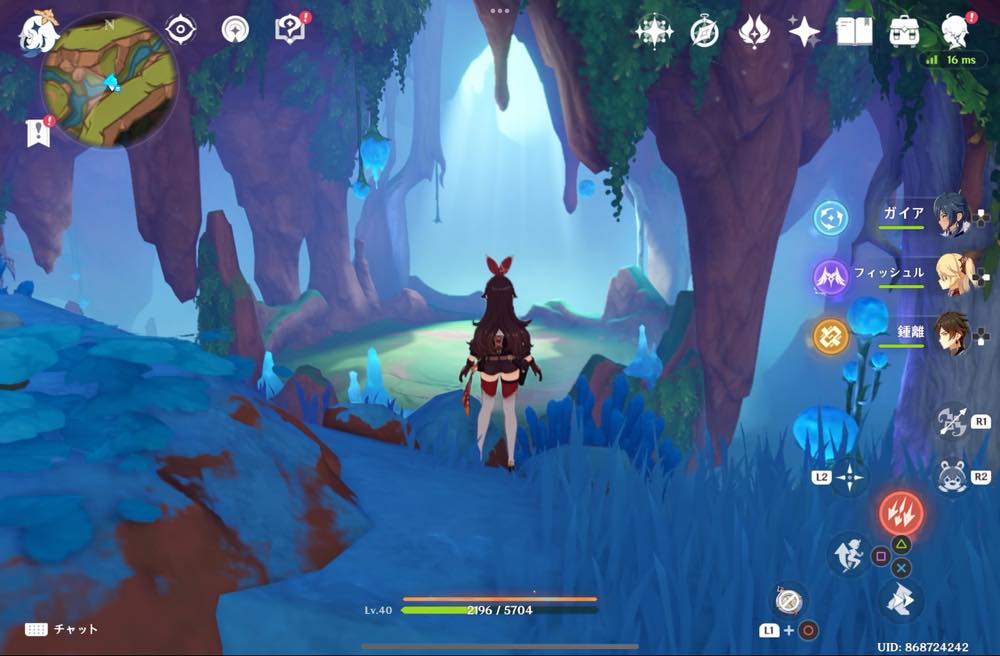Switch to party member ガイア
Screen dimensions: 1000x656
point(951,215)
